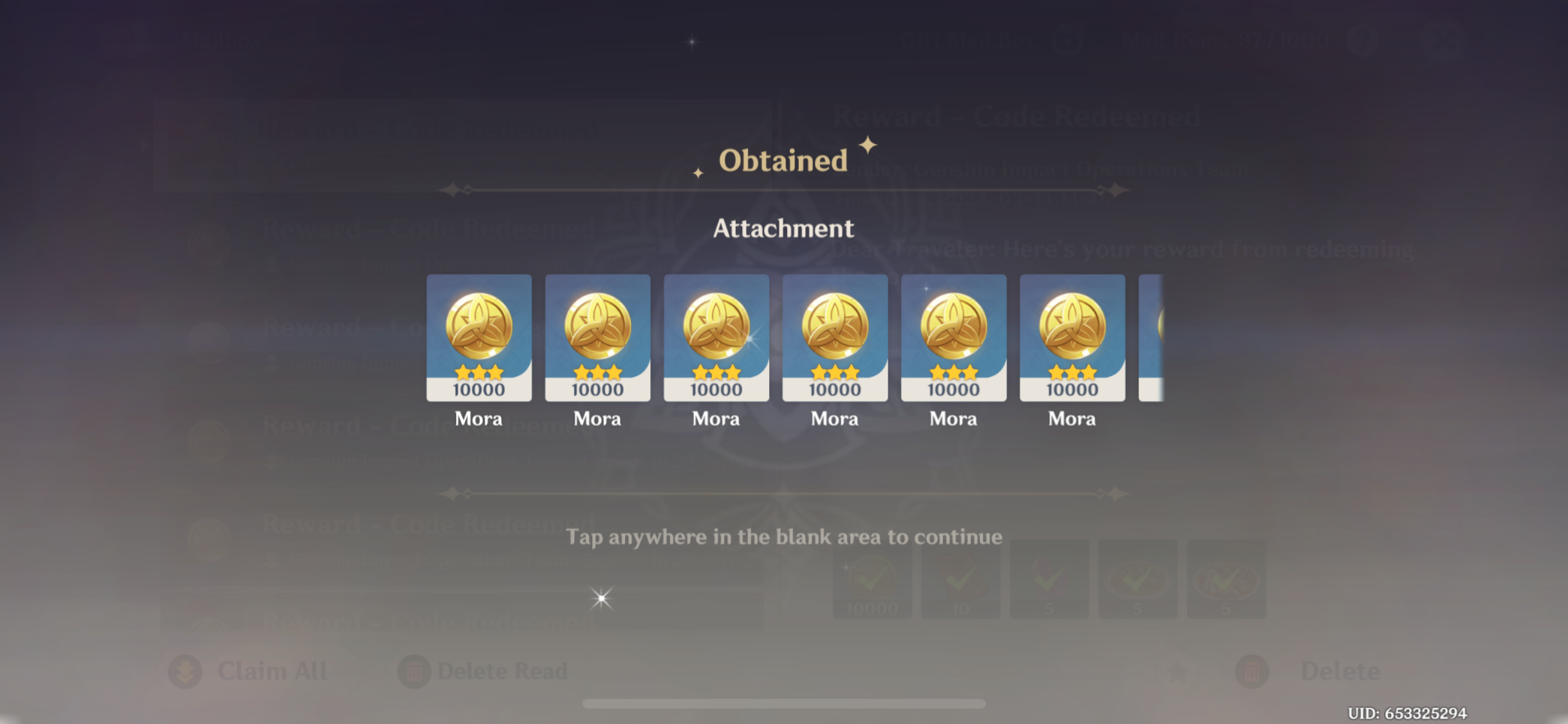Switch to the Mailbox tab
This screenshot has height=724, width=1568.
222,40
